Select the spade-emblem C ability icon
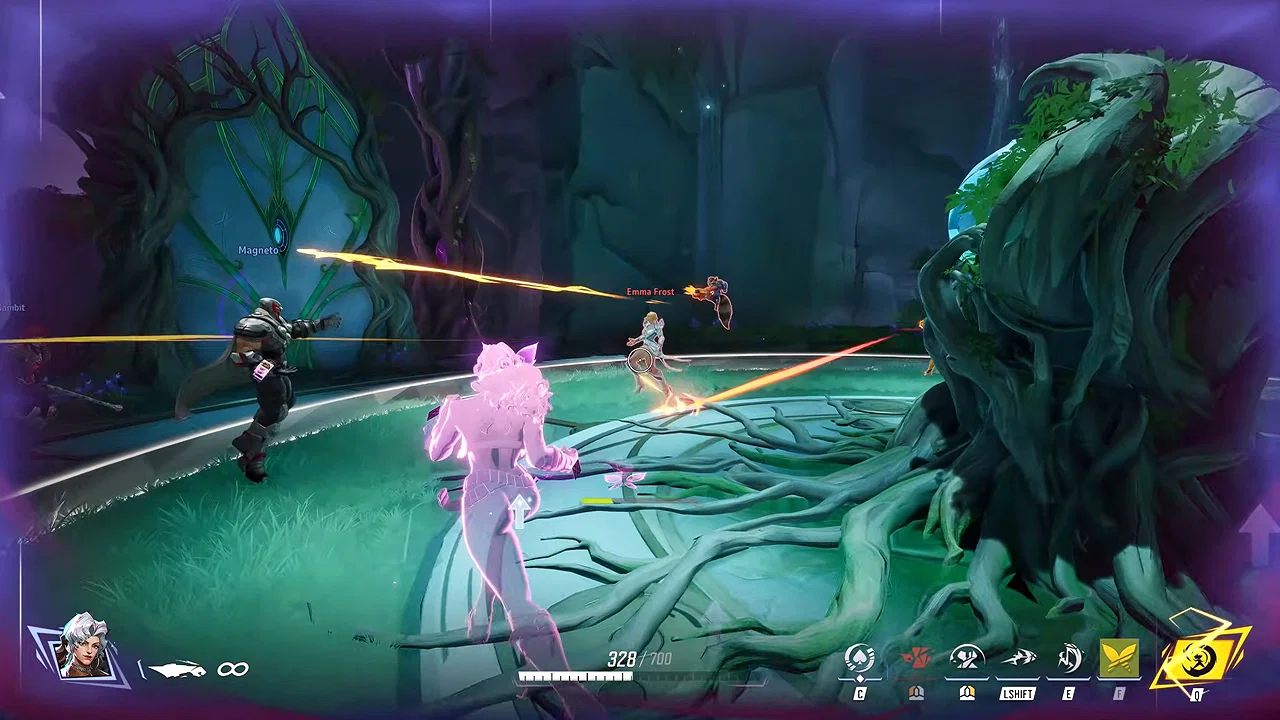The height and width of the screenshot is (720, 1280). click(x=860, y=656)
